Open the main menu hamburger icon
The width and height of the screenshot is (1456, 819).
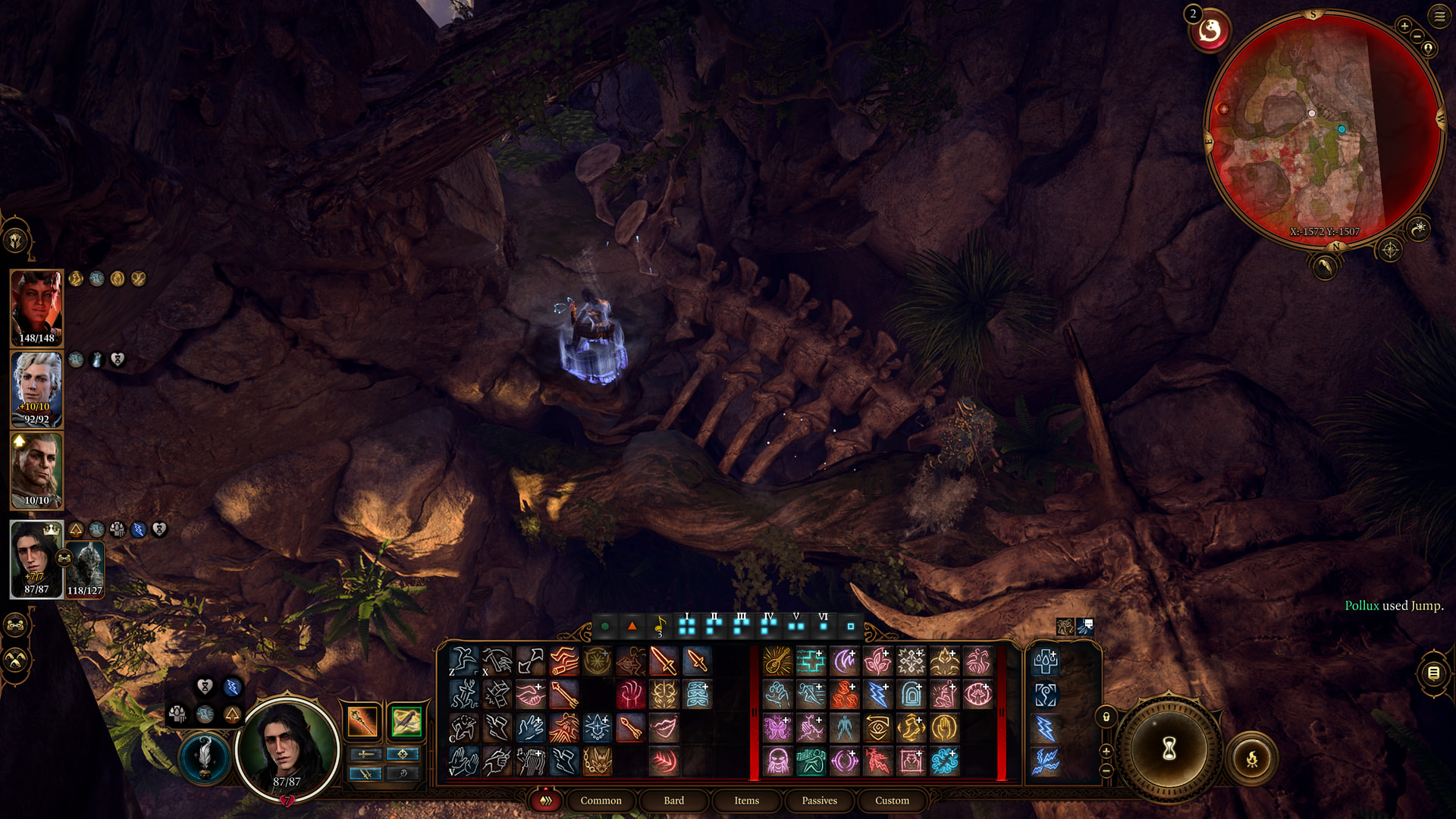1439,16
